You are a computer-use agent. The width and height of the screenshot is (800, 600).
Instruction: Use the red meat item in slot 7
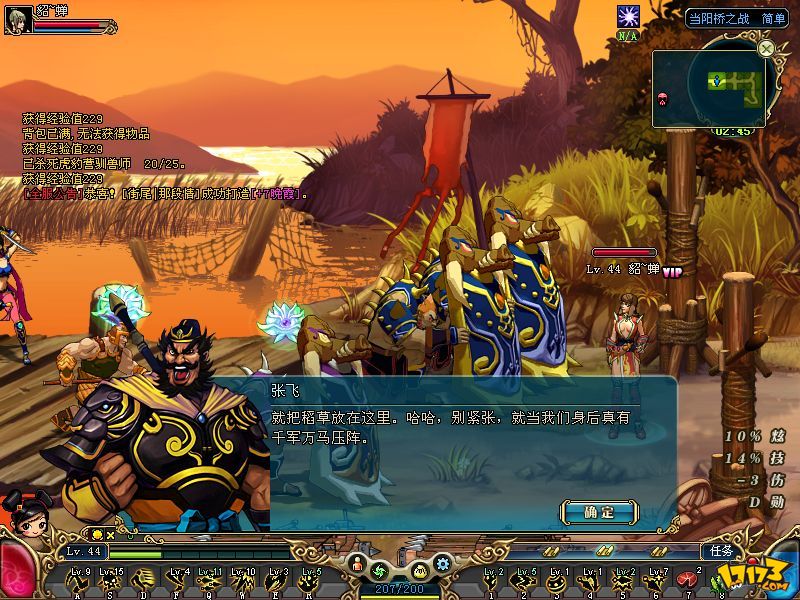pyautogui.click(x=687, y=579)
